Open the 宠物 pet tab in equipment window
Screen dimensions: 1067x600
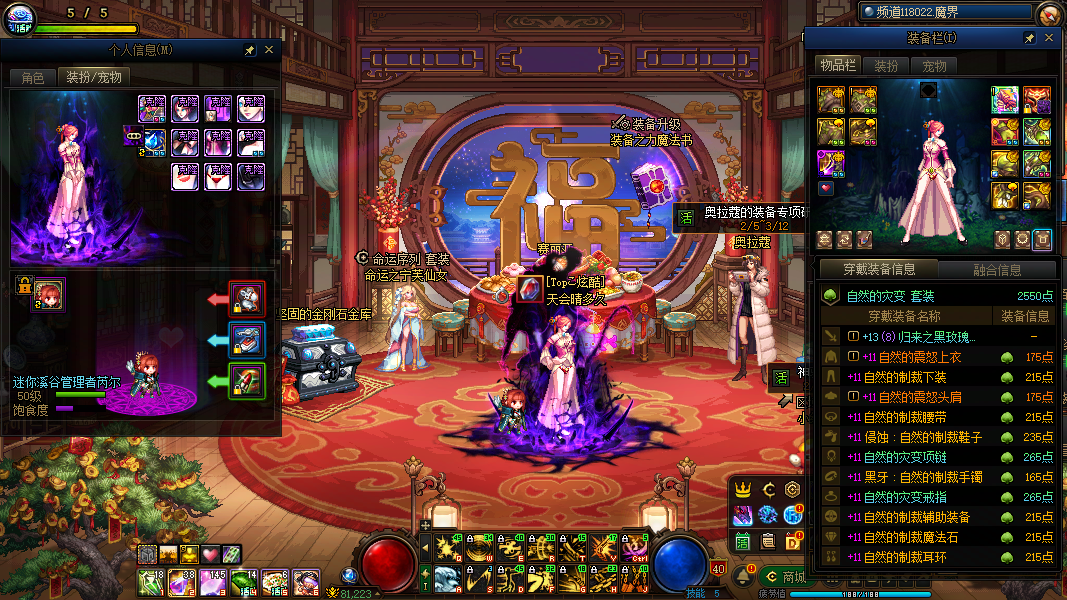point(933,66)
